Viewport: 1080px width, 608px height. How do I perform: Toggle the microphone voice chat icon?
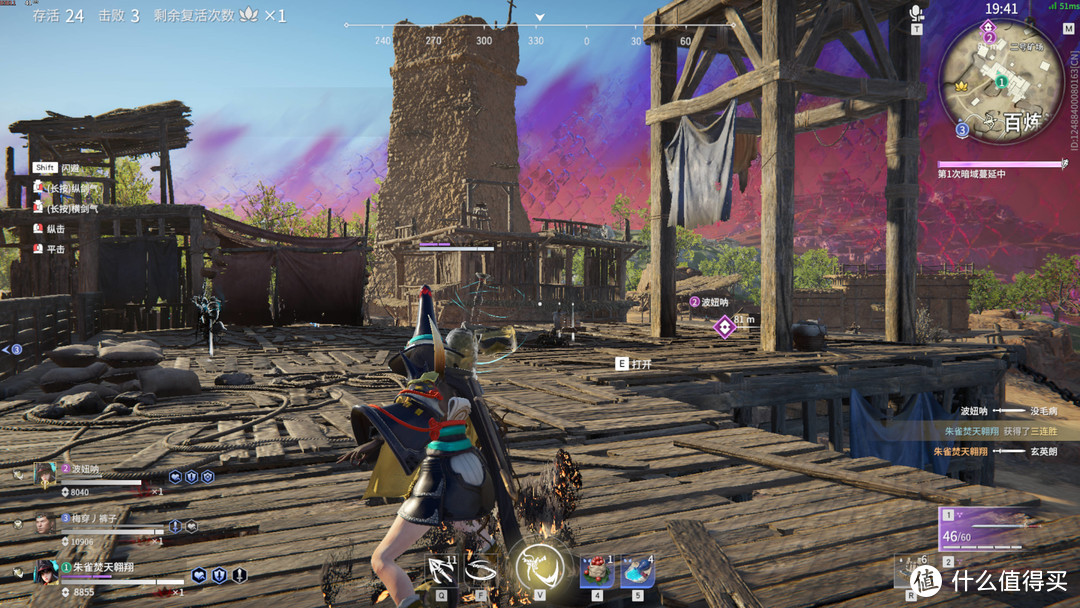915,13
